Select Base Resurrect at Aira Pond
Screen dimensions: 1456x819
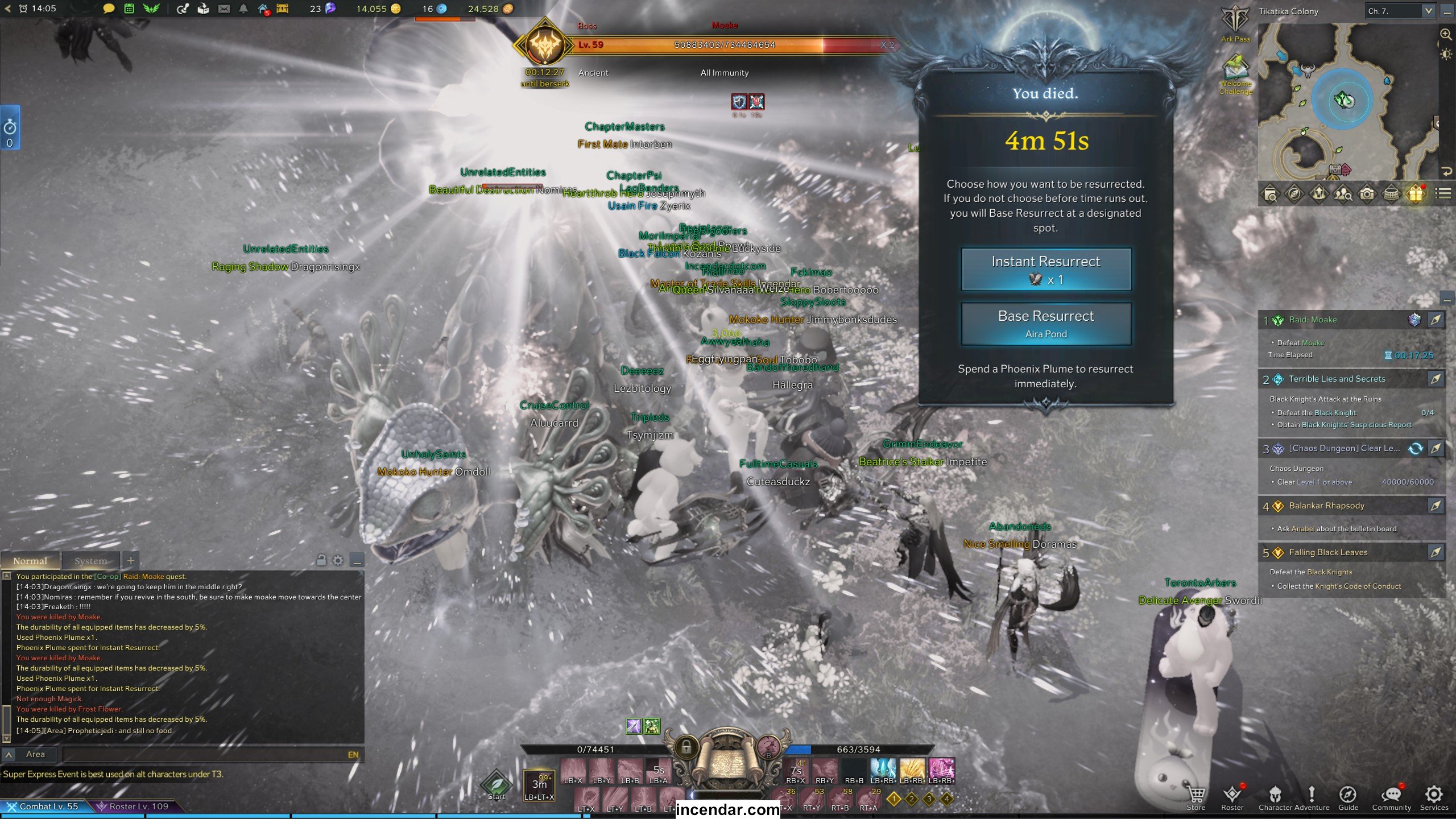coord(1045,324)
